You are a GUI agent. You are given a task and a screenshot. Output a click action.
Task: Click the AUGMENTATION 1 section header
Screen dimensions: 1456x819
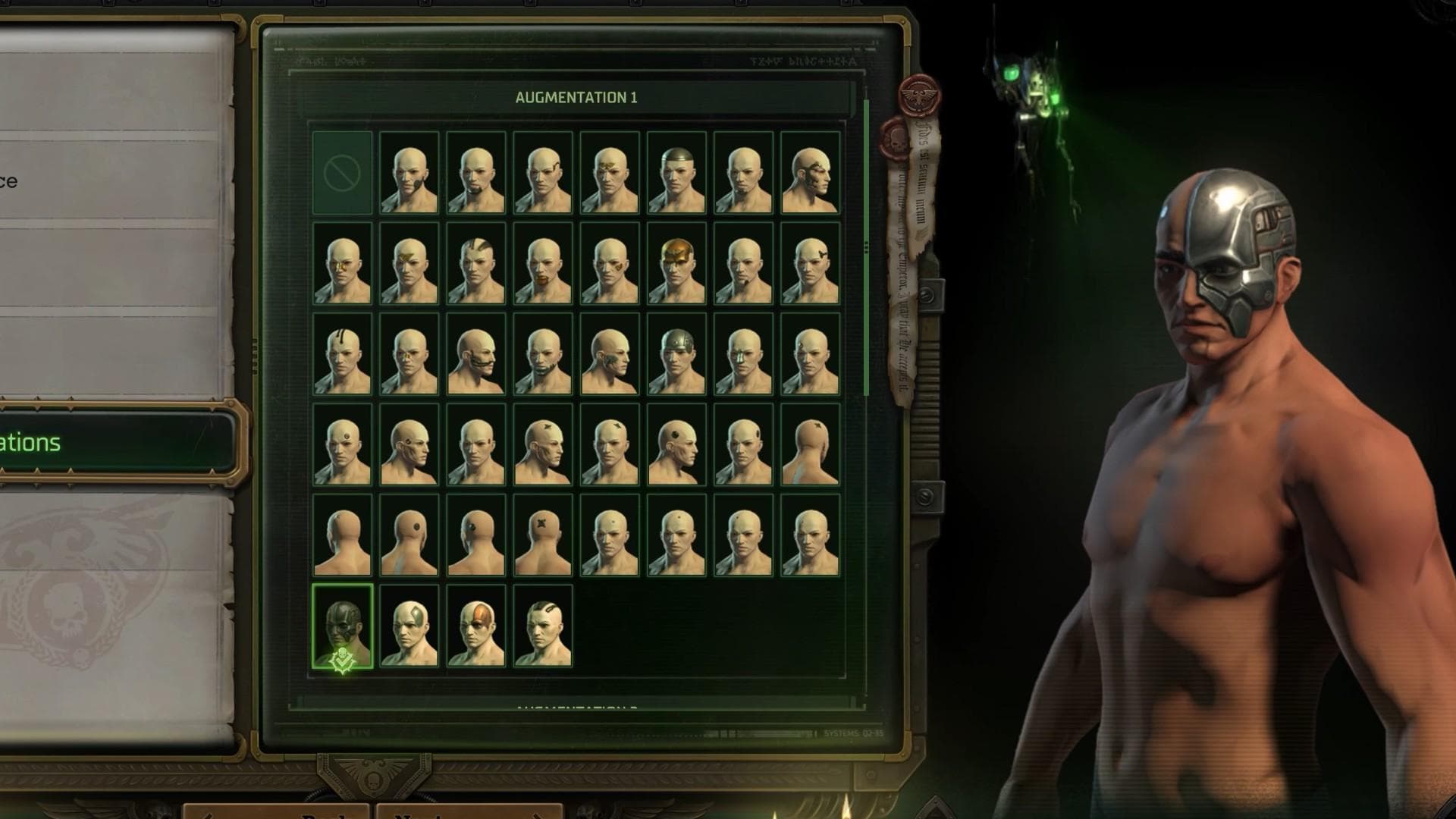[576, 97]
